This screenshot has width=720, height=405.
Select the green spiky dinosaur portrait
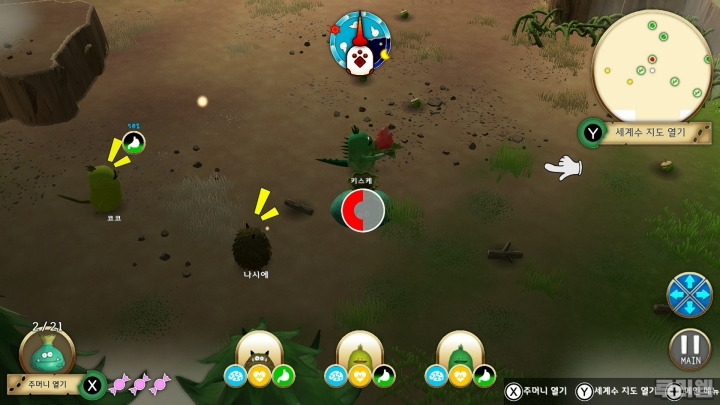(460, 351)
